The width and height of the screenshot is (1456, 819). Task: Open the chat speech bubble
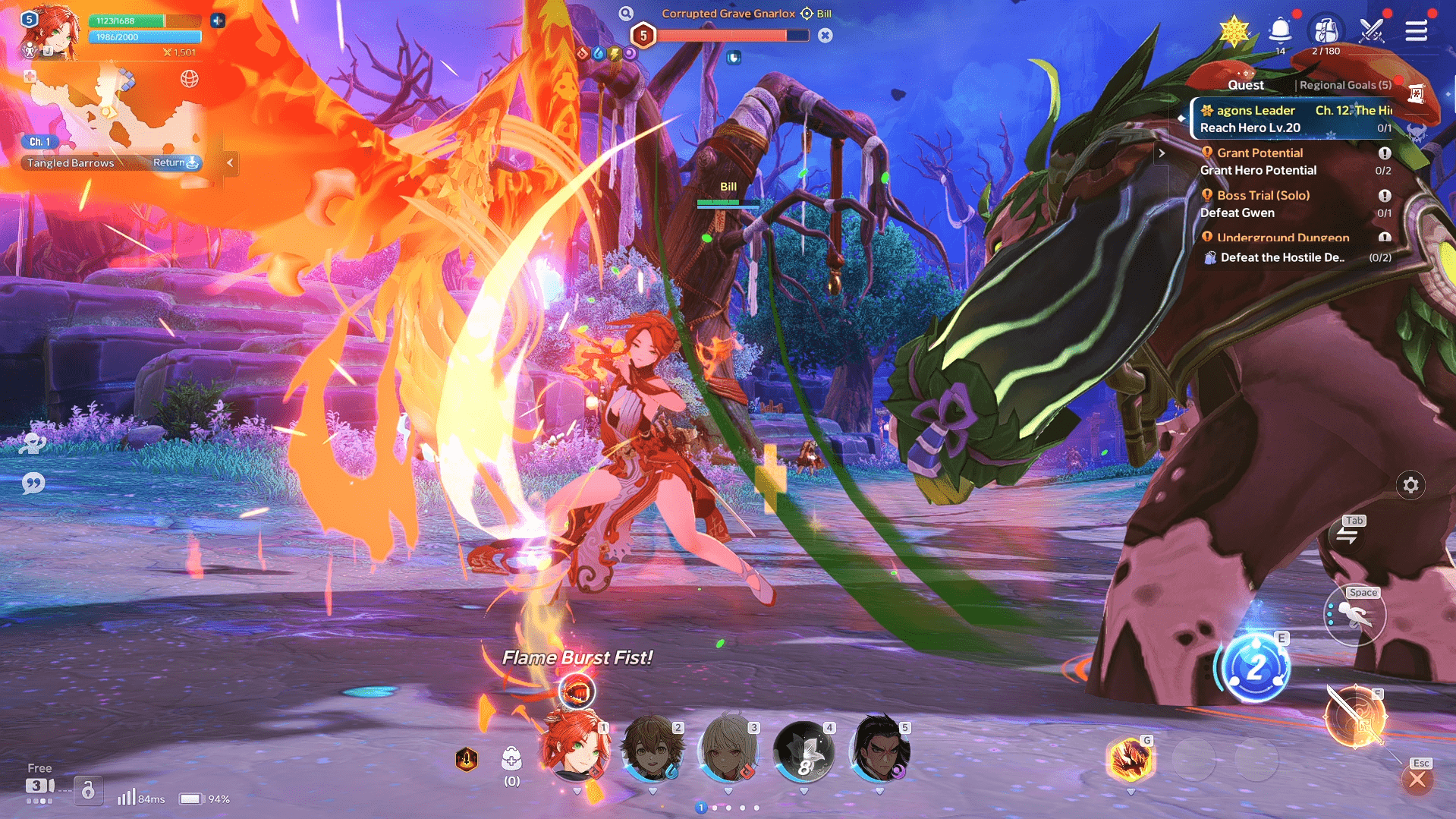click(x=33, y=484)
